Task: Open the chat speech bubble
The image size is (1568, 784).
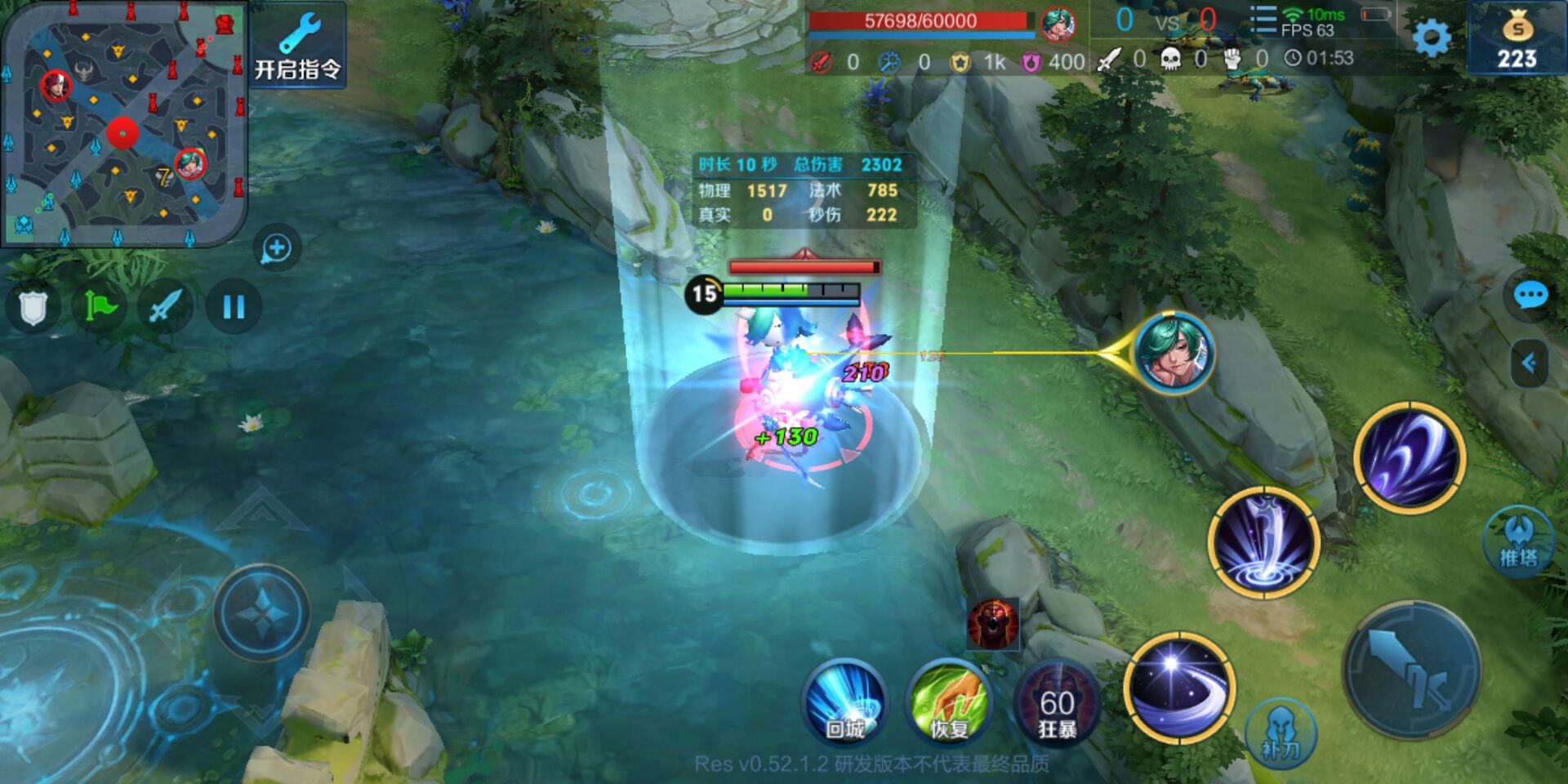Action: pyautogui.click(x=1530, y=295)
